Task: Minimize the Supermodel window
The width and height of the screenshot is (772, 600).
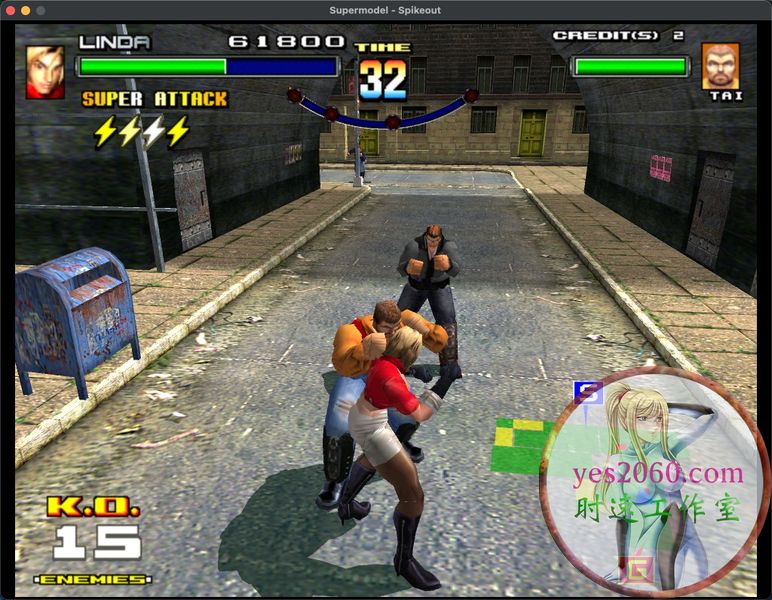Action: pos(25,10)
